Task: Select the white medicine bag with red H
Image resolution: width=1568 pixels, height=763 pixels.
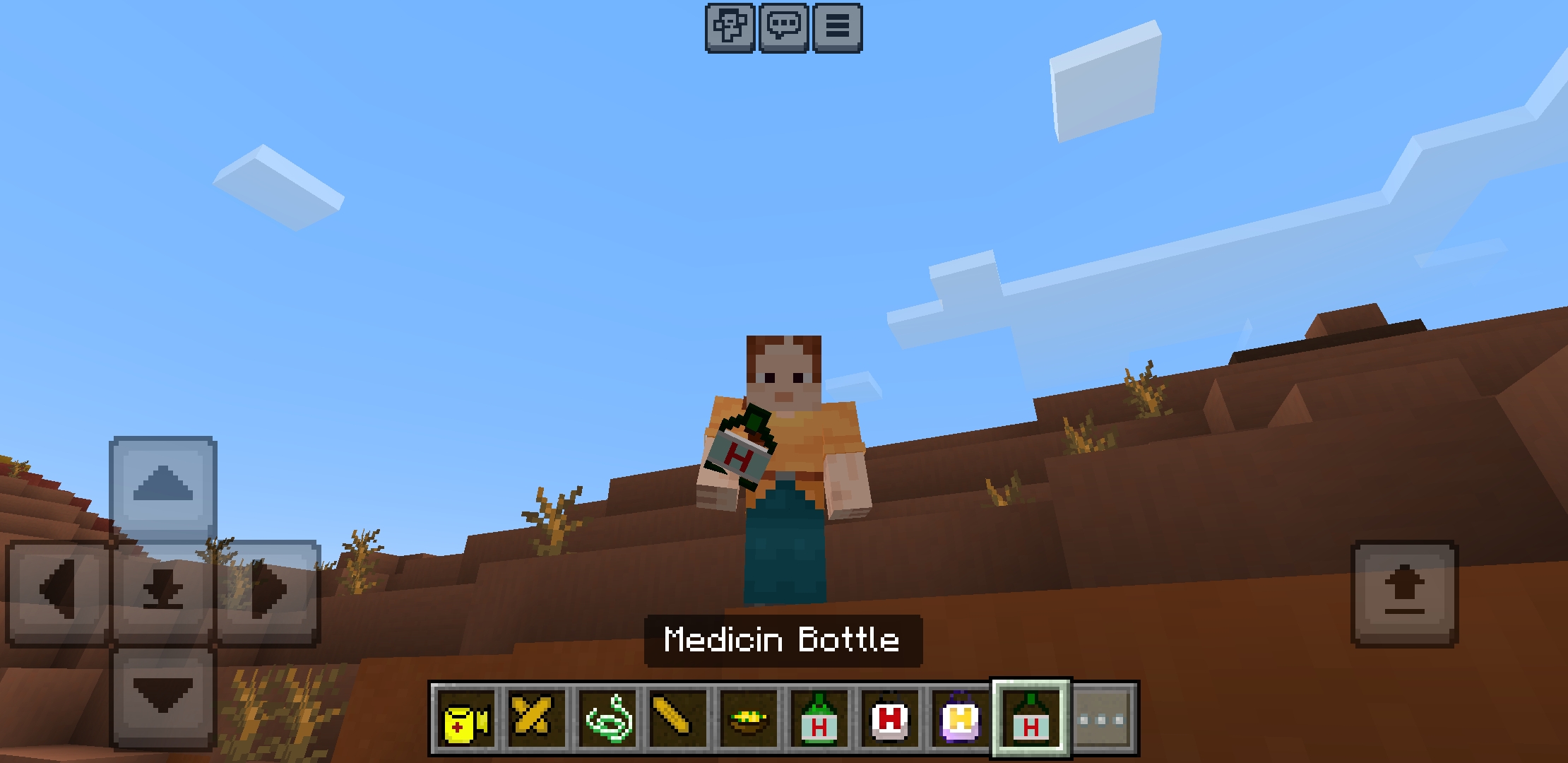Action: pyautogui.click(x=889, y=718)
